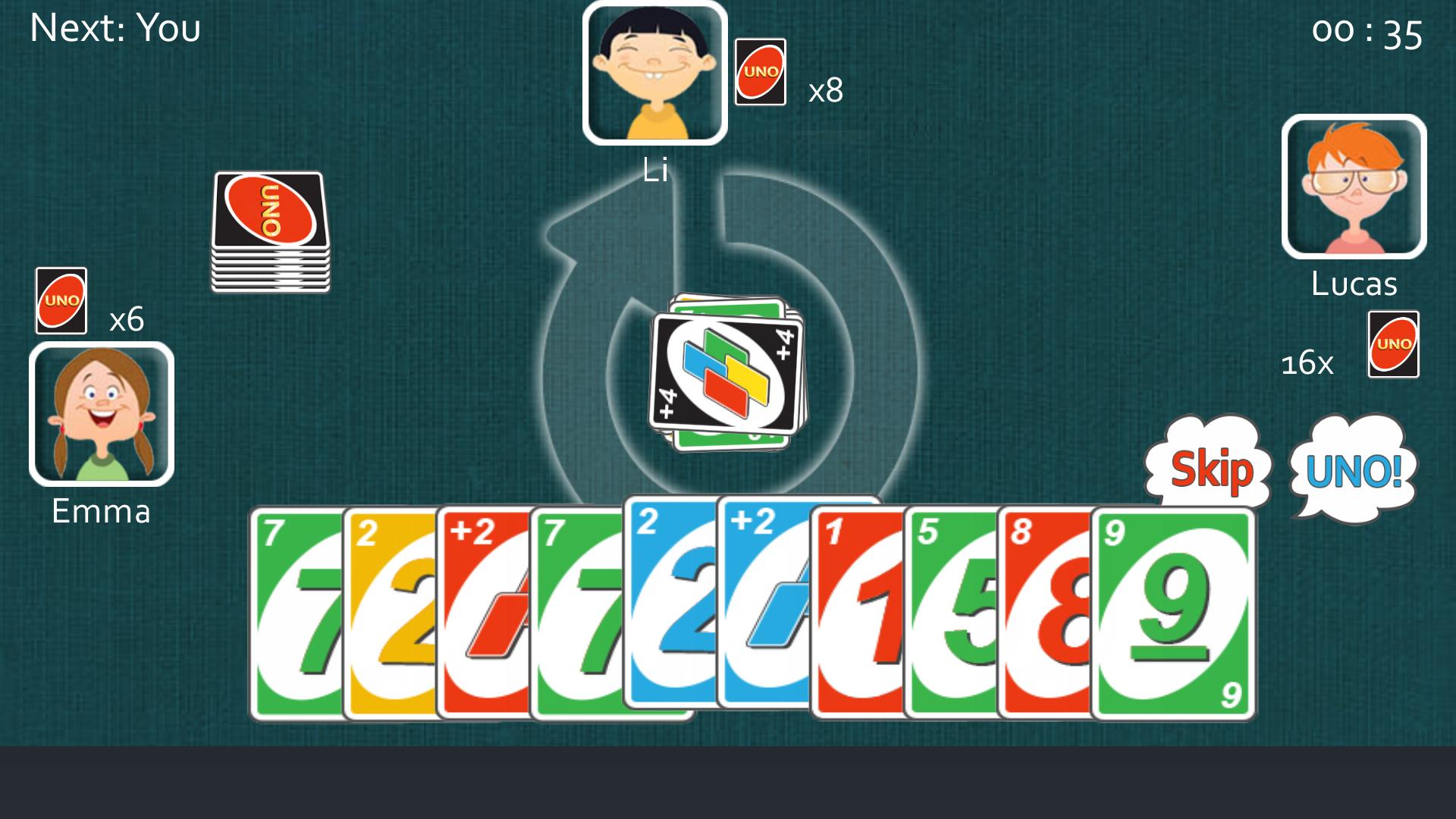Screen dimensions: 1456x819
Task: Select Li's avatar at the top
Action: pyautogui.click(x=656, y=72)
